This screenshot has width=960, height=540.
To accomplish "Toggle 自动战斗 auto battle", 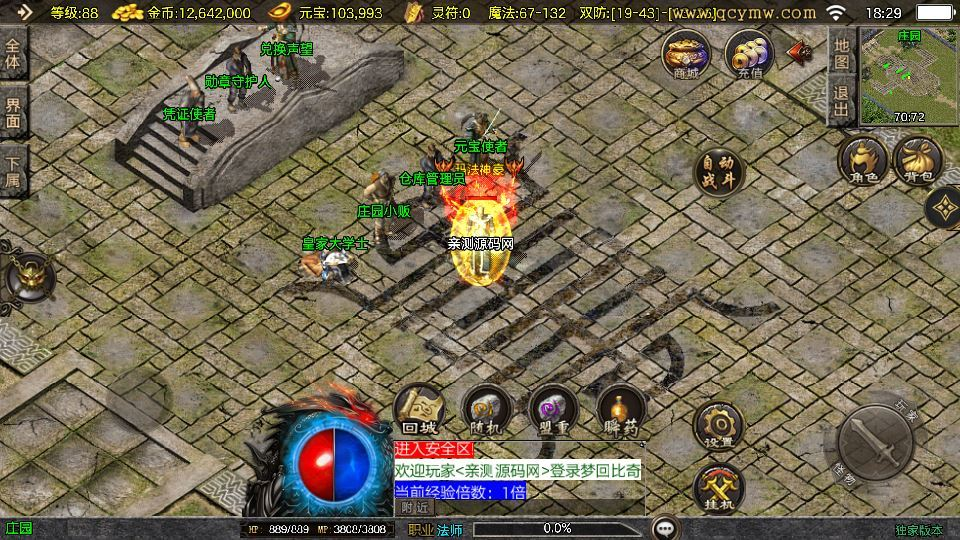I will click(719, 172).
